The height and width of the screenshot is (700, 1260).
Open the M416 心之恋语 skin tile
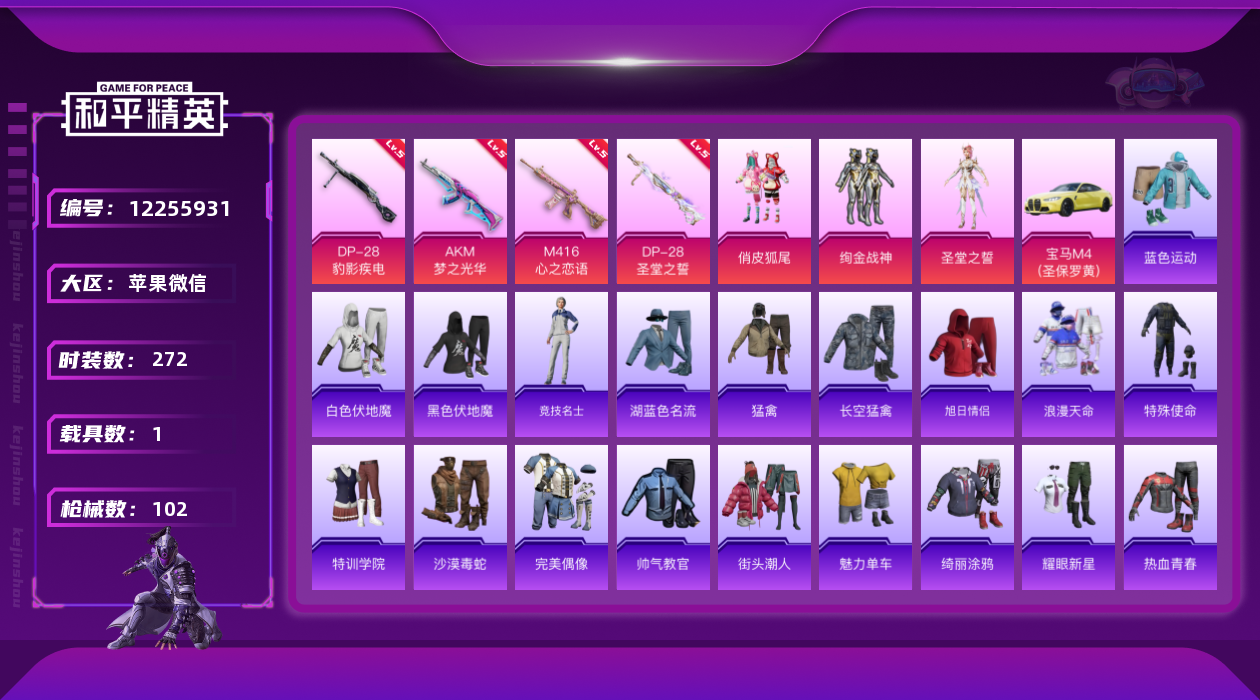point(561,210)
